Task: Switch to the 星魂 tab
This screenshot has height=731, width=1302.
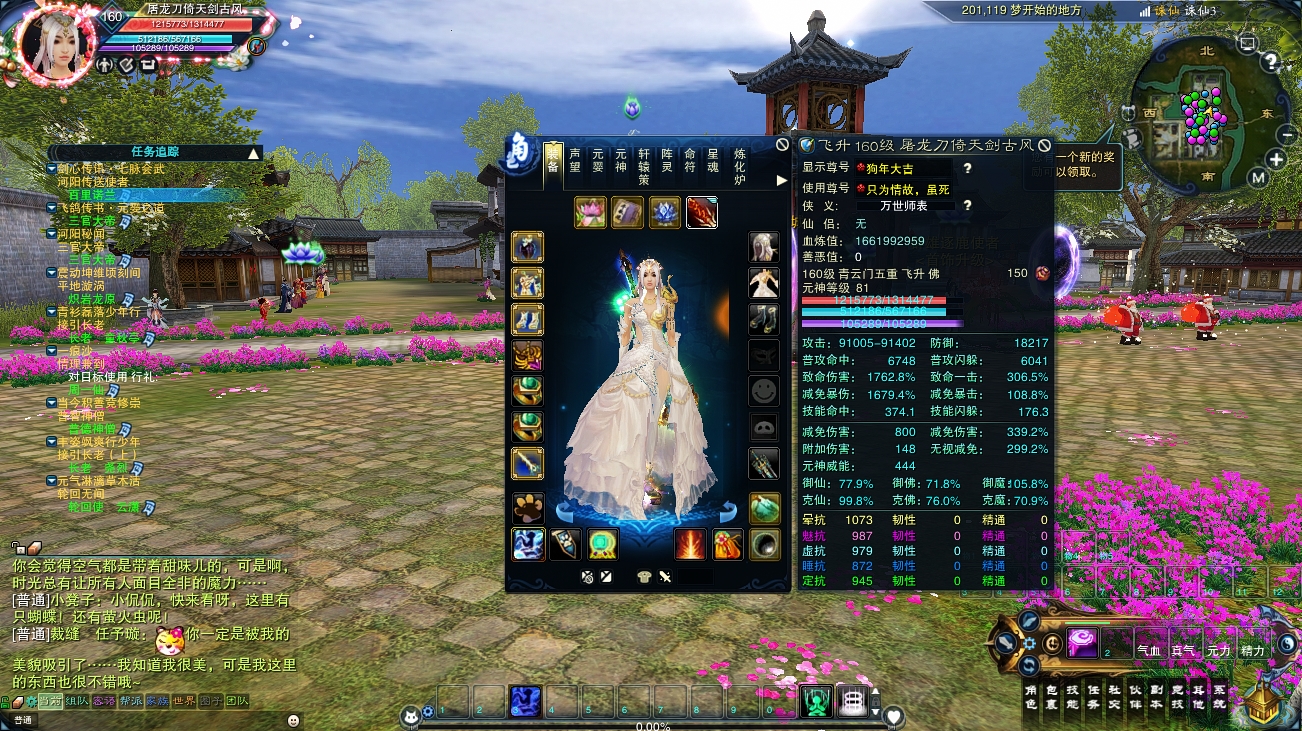Action: coord(713,160)
